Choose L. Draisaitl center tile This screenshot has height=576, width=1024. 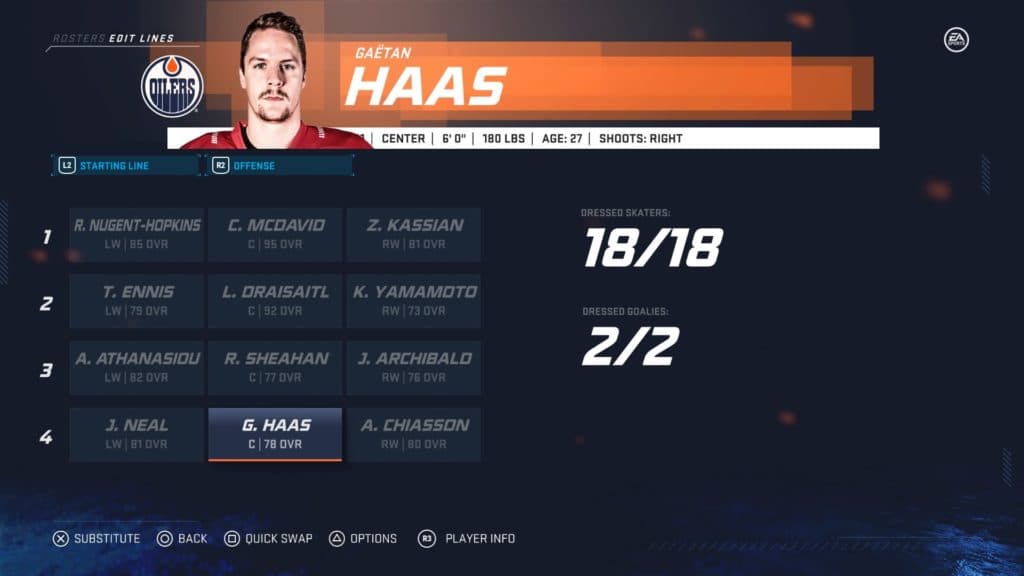click(275, 301)
